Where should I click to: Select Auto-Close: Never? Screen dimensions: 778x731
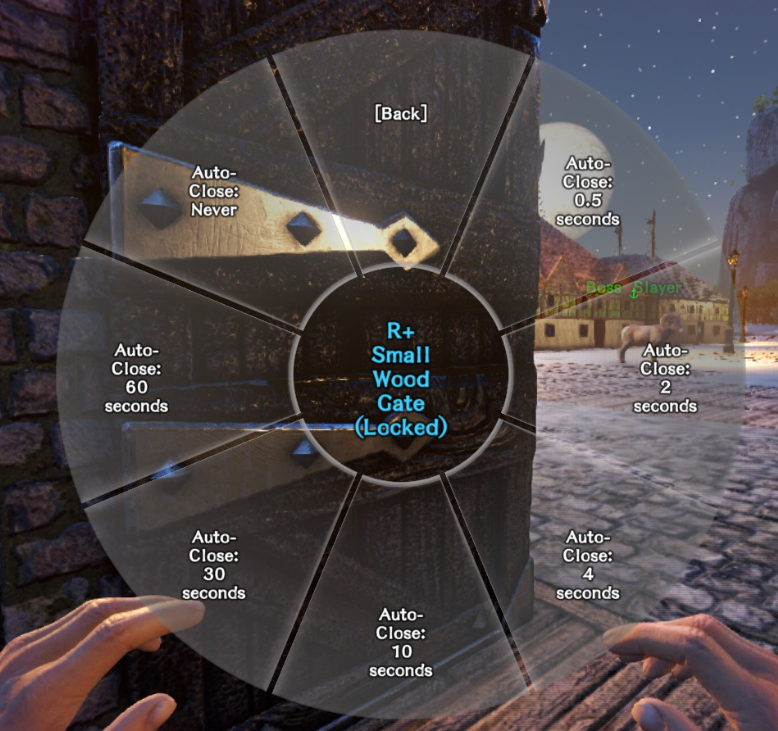pos(214,191)
